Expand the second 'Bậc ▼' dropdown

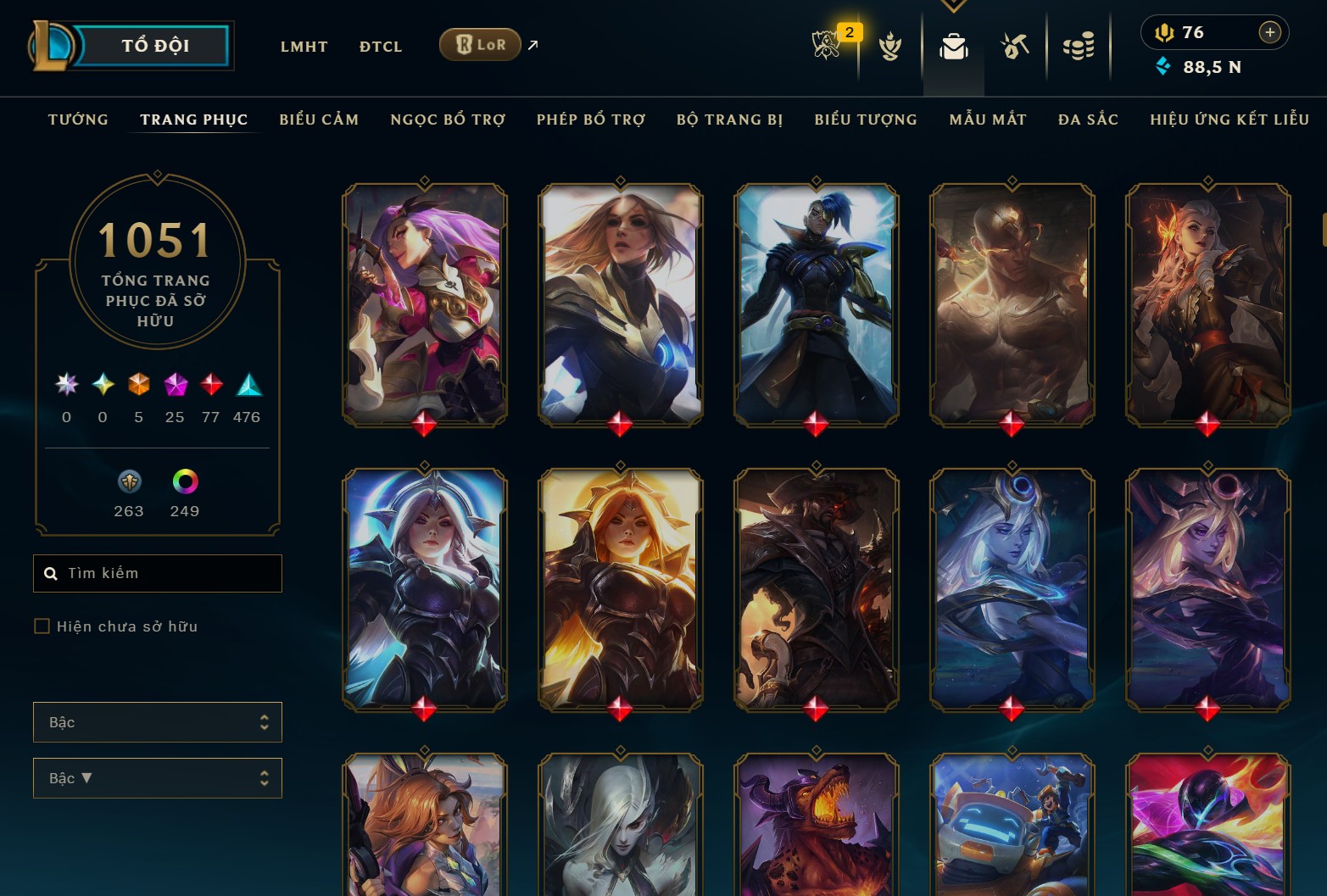pyautogui.click(x=157, y=777)
